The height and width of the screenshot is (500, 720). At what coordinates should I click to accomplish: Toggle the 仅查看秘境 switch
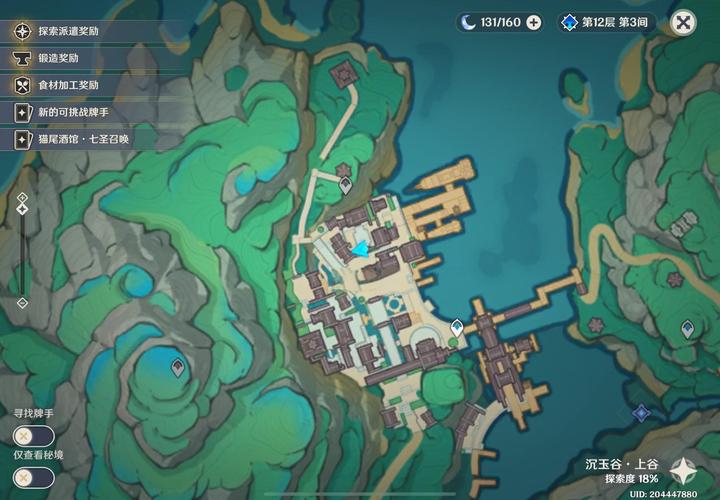click(x=33, y=477)
